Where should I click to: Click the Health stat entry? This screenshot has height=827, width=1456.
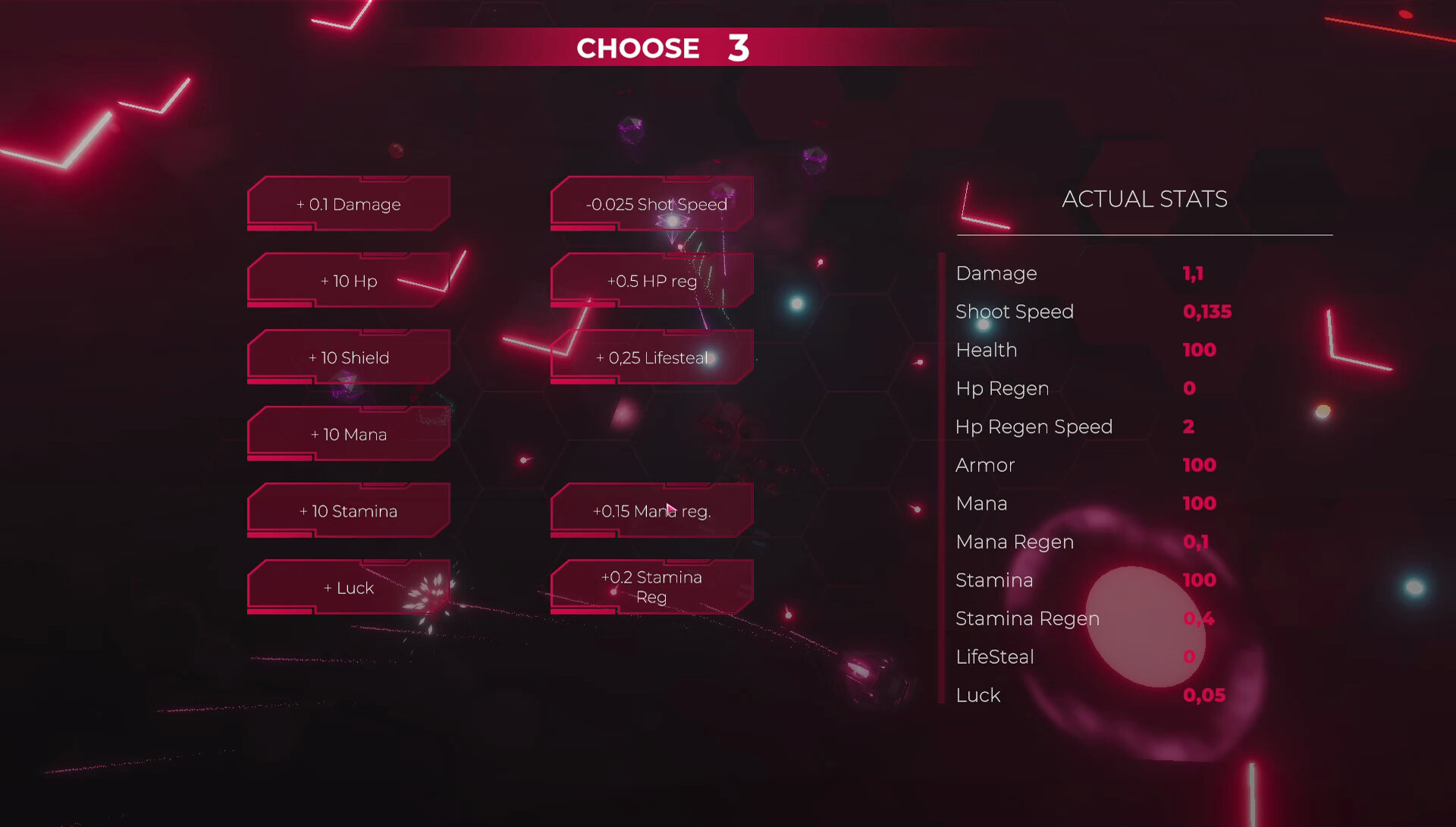[x=987, y=350]
